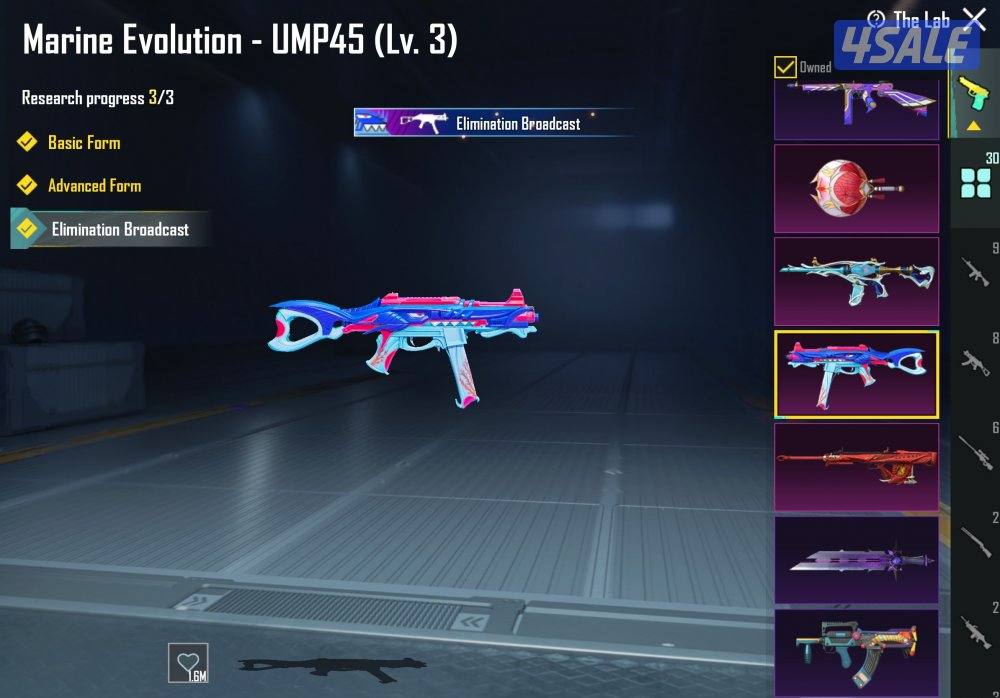
Task: Select the purple blade melee skin
Action: coord(857,559)
